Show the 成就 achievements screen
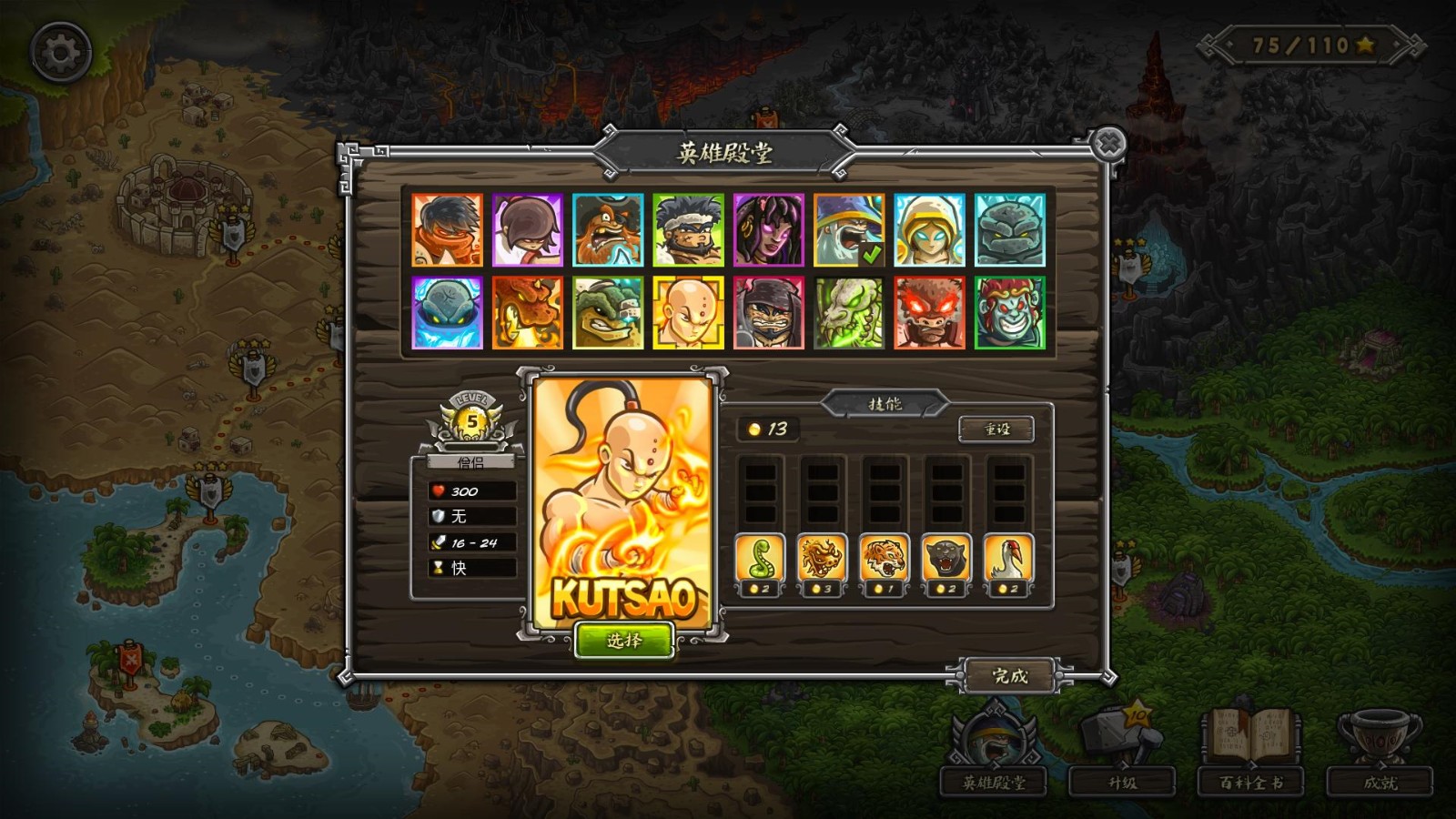1456x819 pixels. pyautogui.click(x=1380, y=782)
